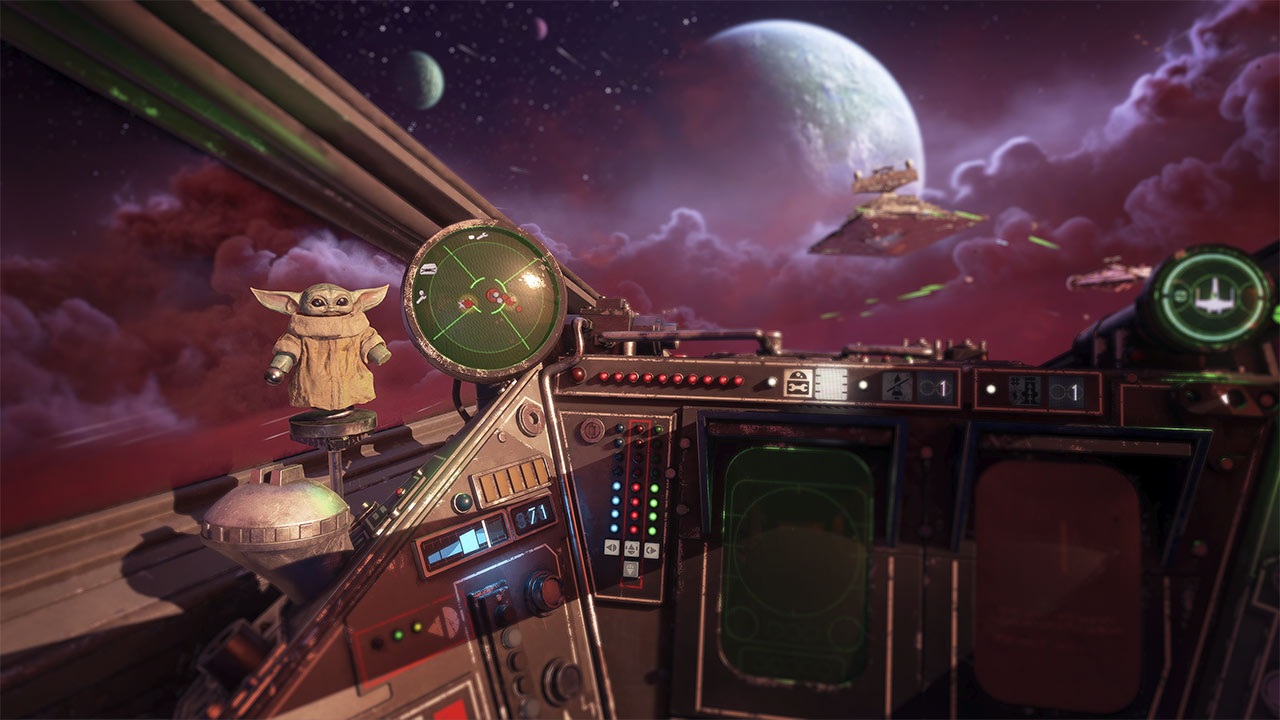Select the repair droid wrench icon
This screenshot has height=720, width=1280.
tap(797, 384)
